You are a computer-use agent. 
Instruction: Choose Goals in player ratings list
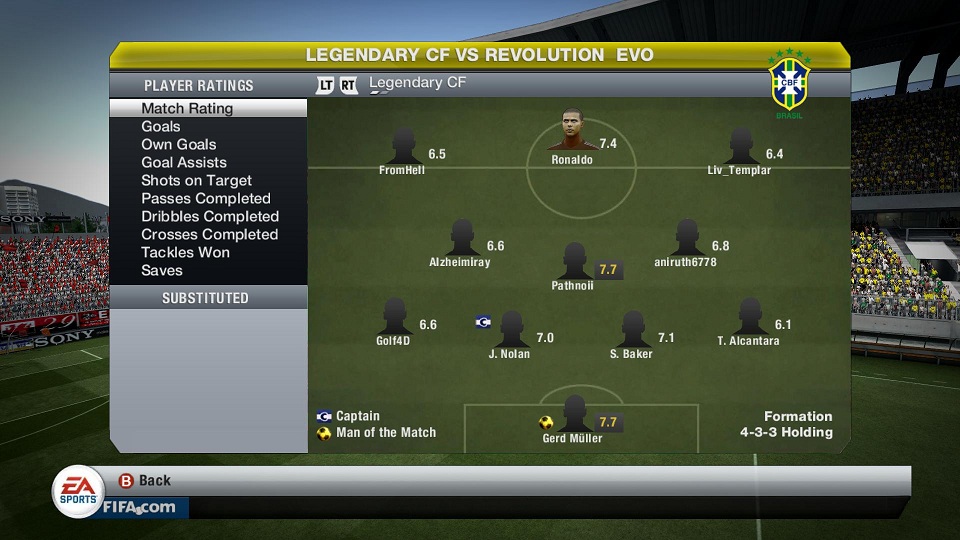(161, 126)
